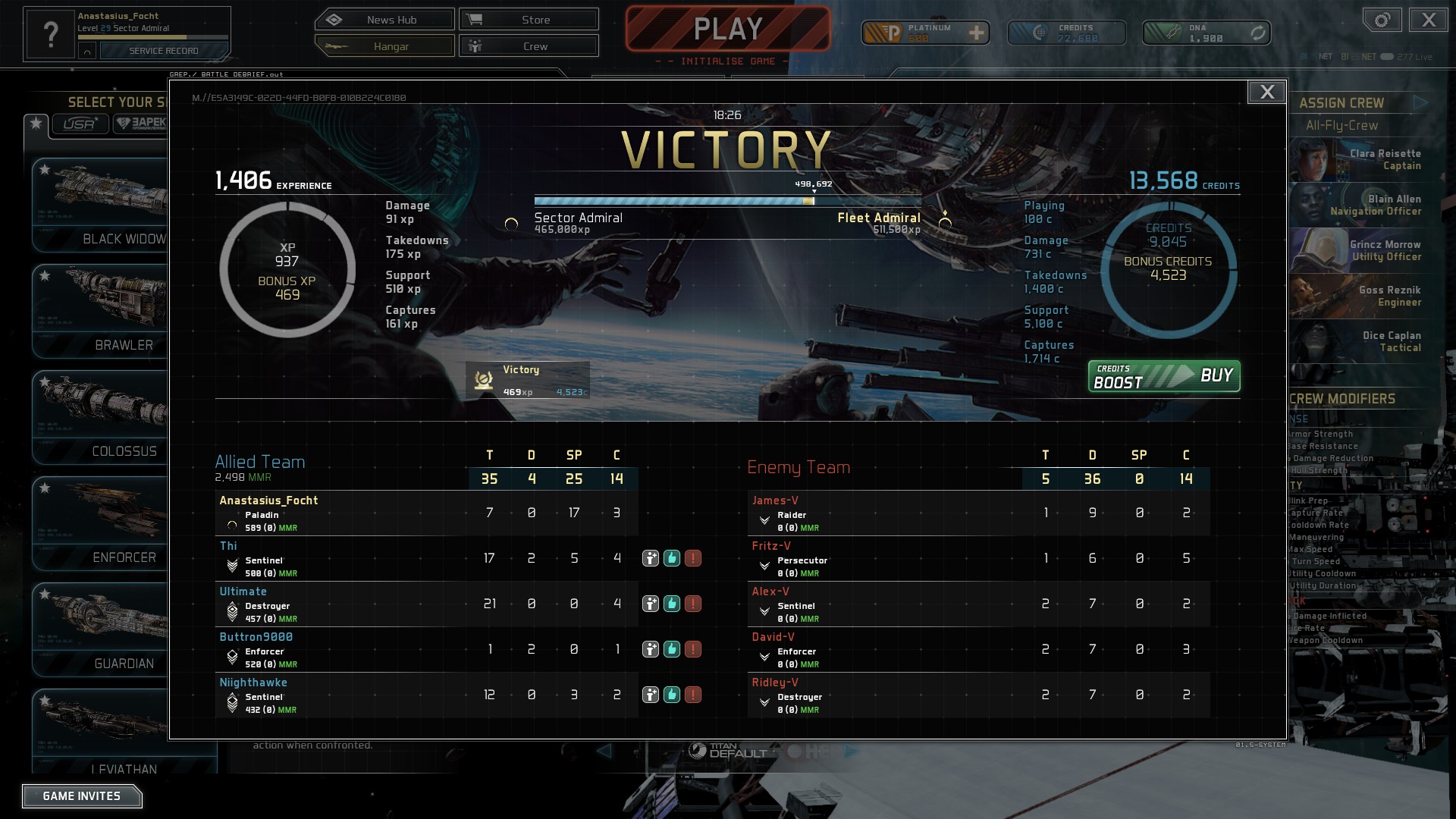Open settings via the gear icon
The image size is (1456, 819).
pos(1381,20)
